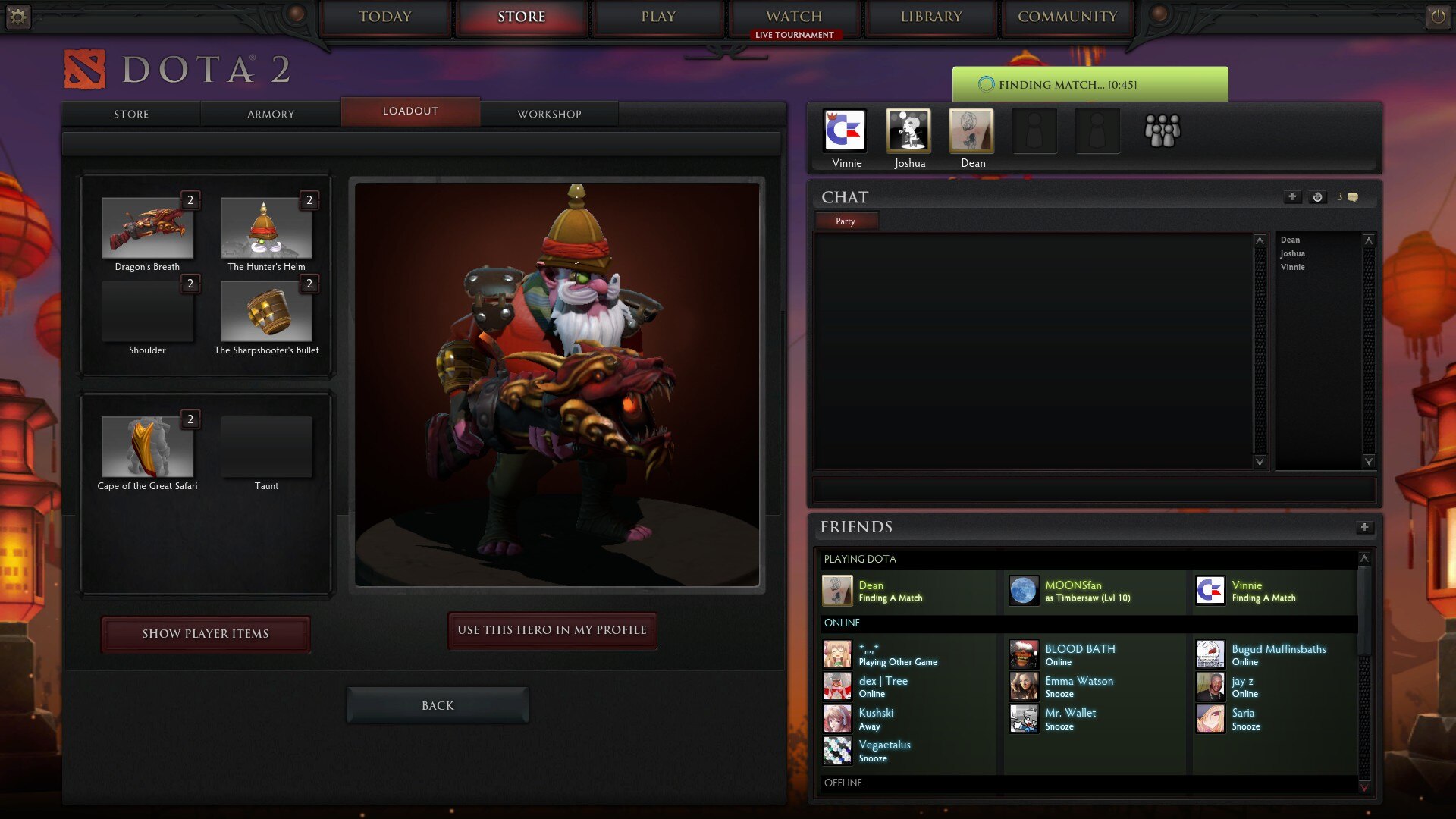This screenshot has width=1456, height=819.
Task: Choose The Hunter's Helm slot
Action: pyautogui.click(x=266, y=228)
